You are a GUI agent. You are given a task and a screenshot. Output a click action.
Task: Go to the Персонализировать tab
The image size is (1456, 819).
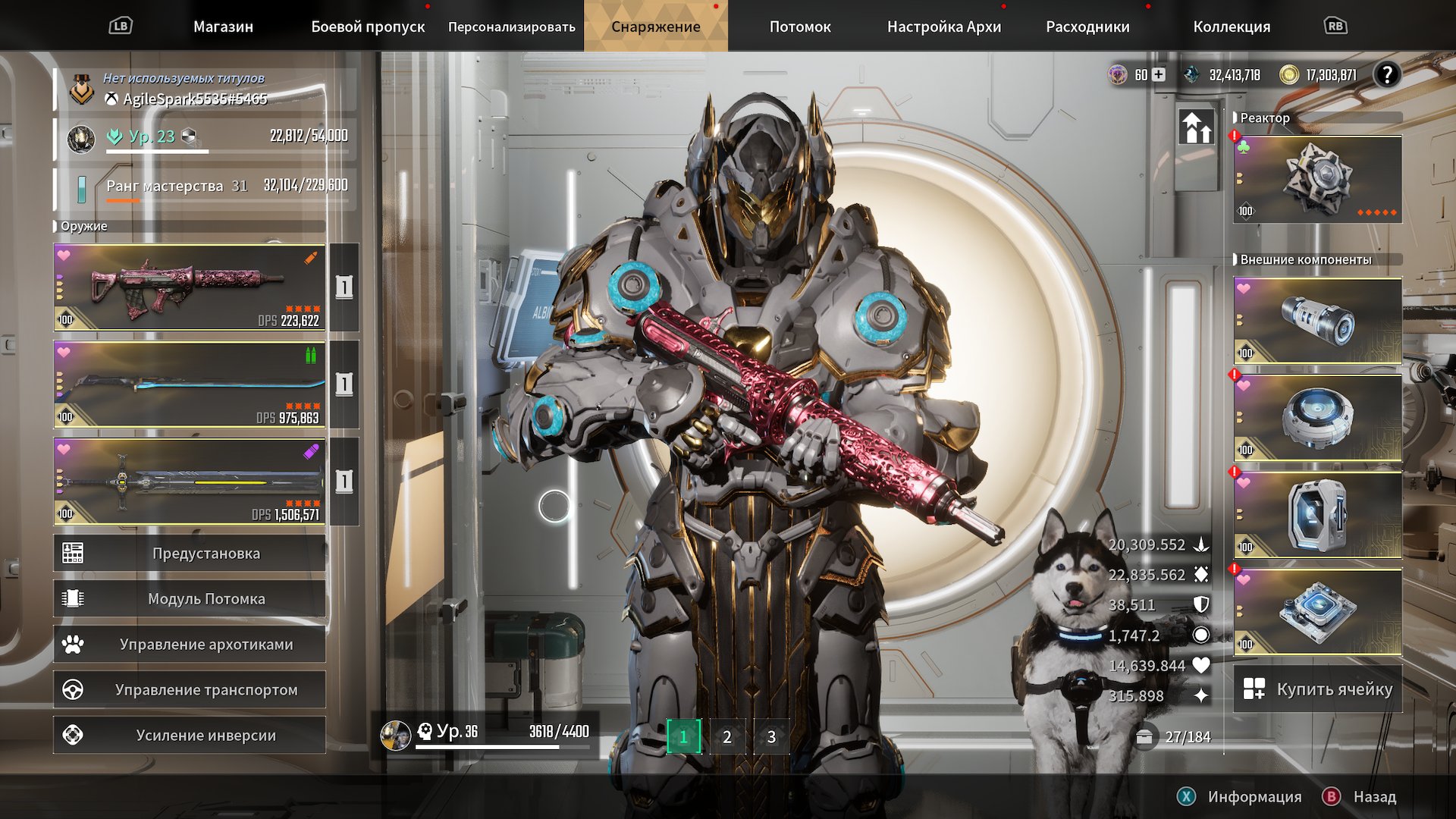511,27
